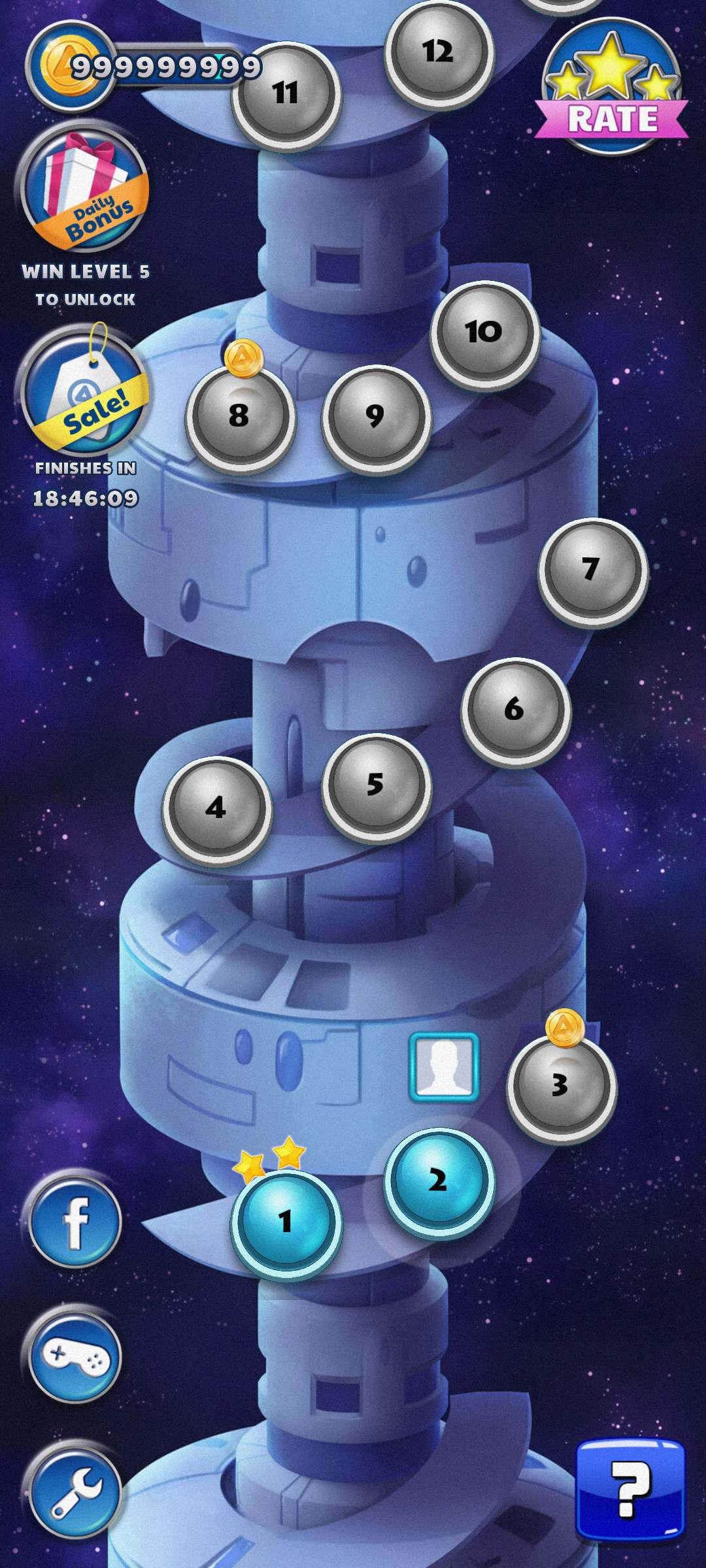Select level 11 node
Image resolution: width=706 pixels, height=1568 pixels.
click(286, 93)
